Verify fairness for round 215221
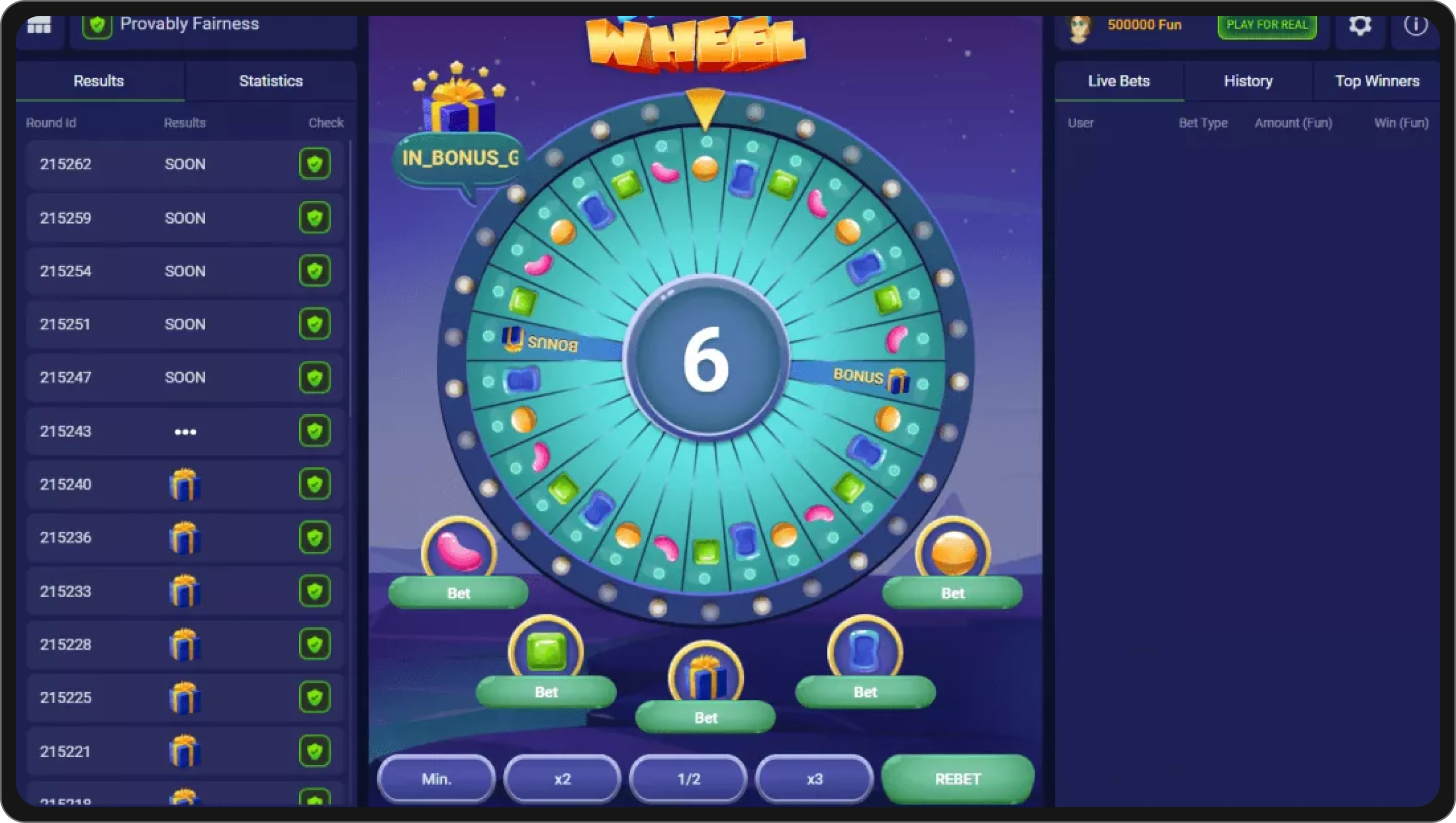 coord(315,751)
